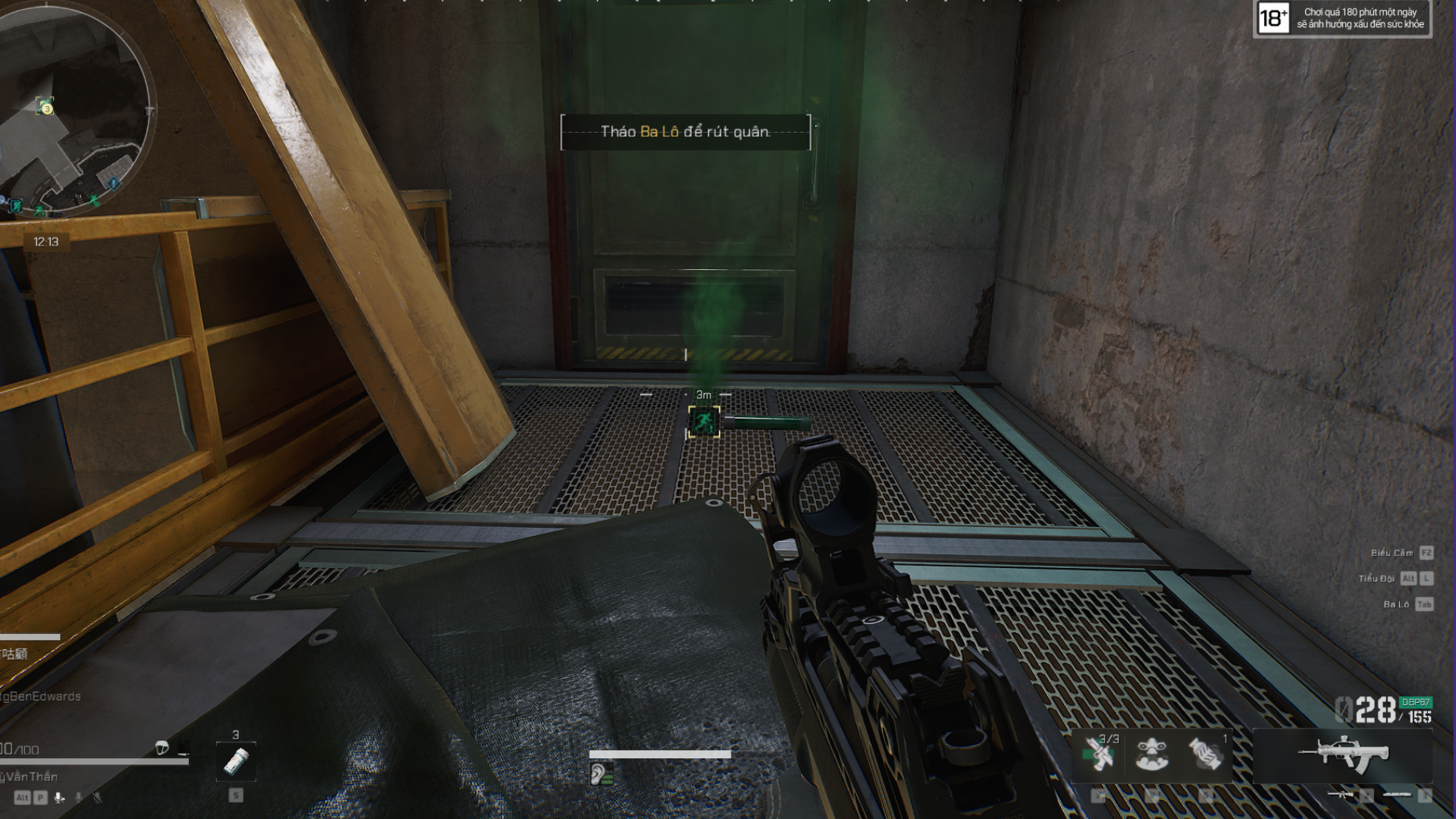This screenshot has width=1456, height=819.
Task: Switch to the small secondary rifle icon
Action: click(x=1340, y=795)
